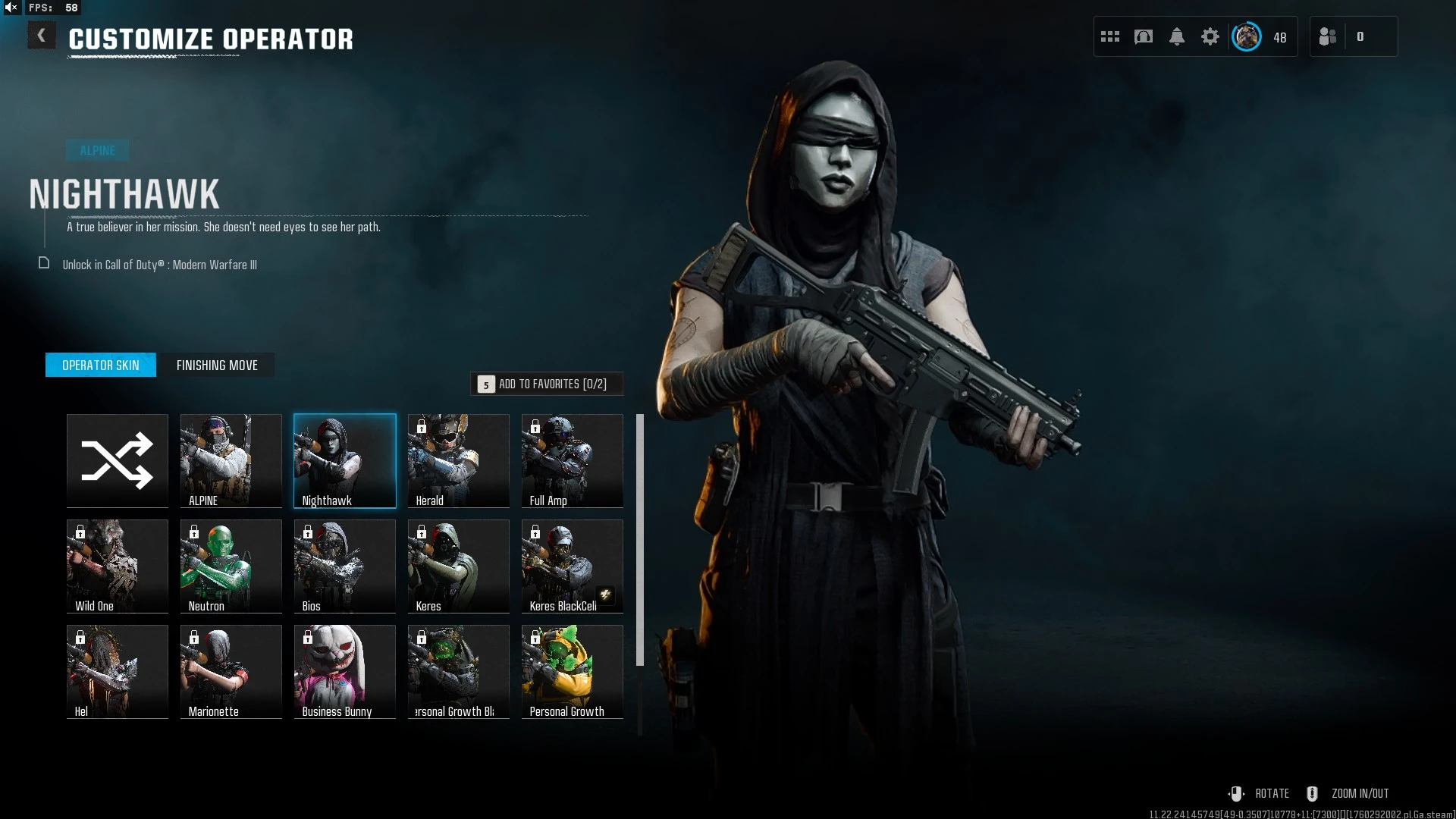Viewport: 1456px width, 819px height.
Task: Choose the Wild One skin
Action: [118, 566]
